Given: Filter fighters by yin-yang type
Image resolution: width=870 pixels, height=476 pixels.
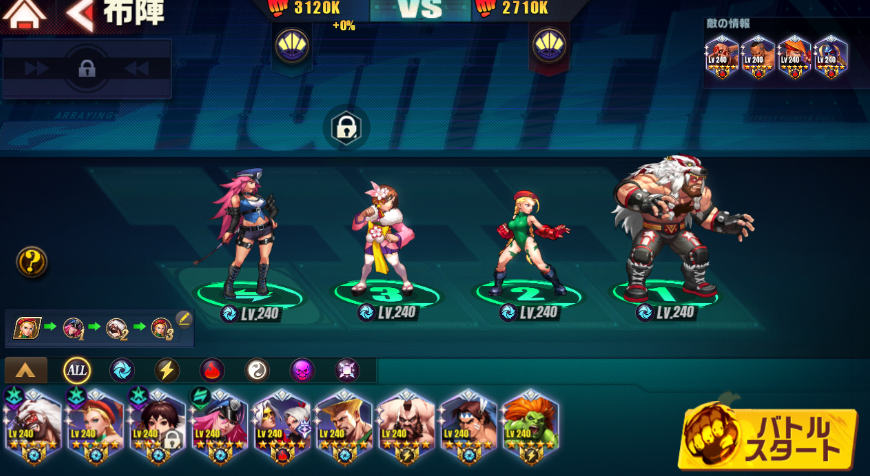Looking at the screenshot, I should pos(257,370).
